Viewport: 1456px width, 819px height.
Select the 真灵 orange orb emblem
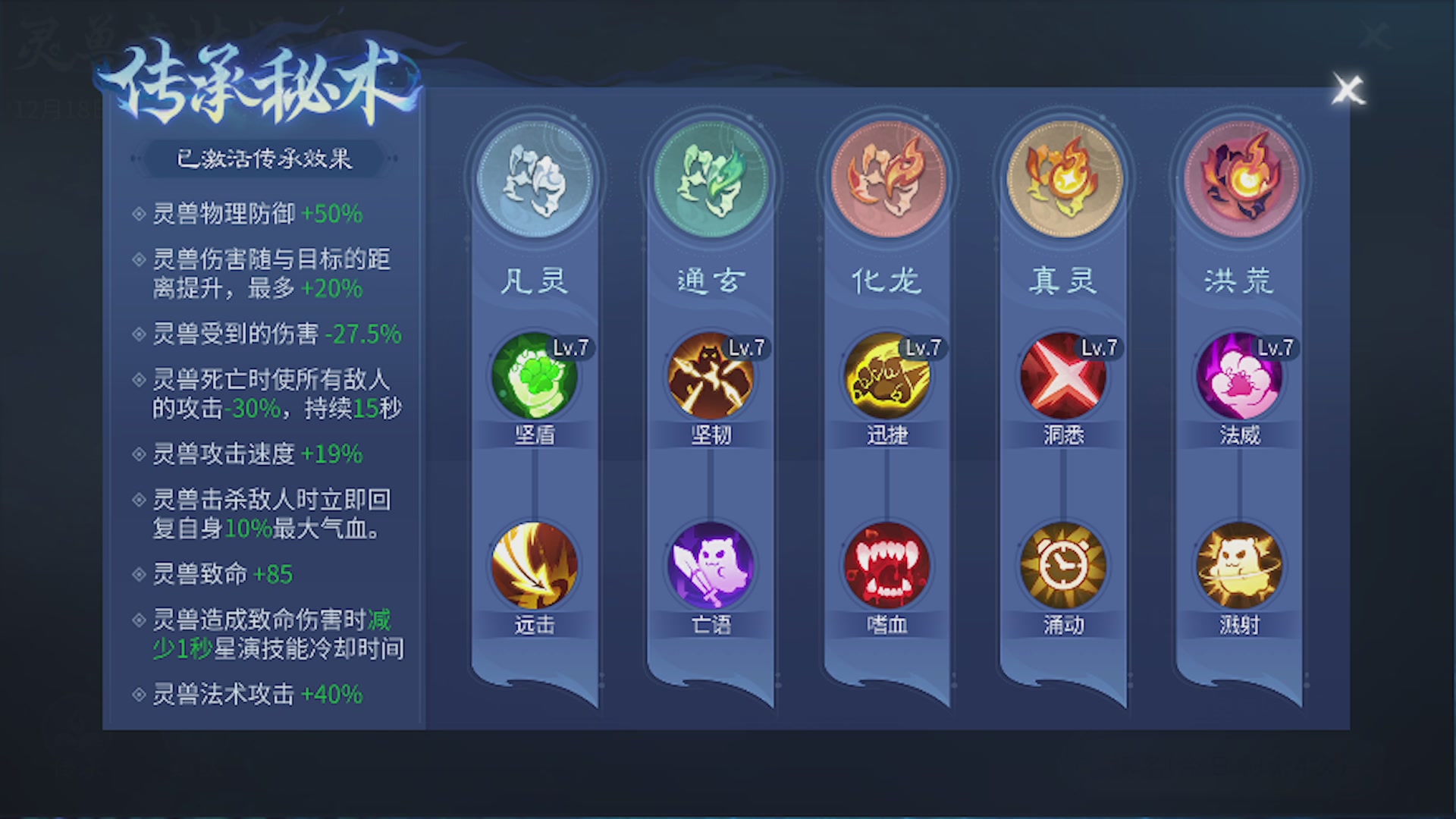click(x=1064, y=176)
